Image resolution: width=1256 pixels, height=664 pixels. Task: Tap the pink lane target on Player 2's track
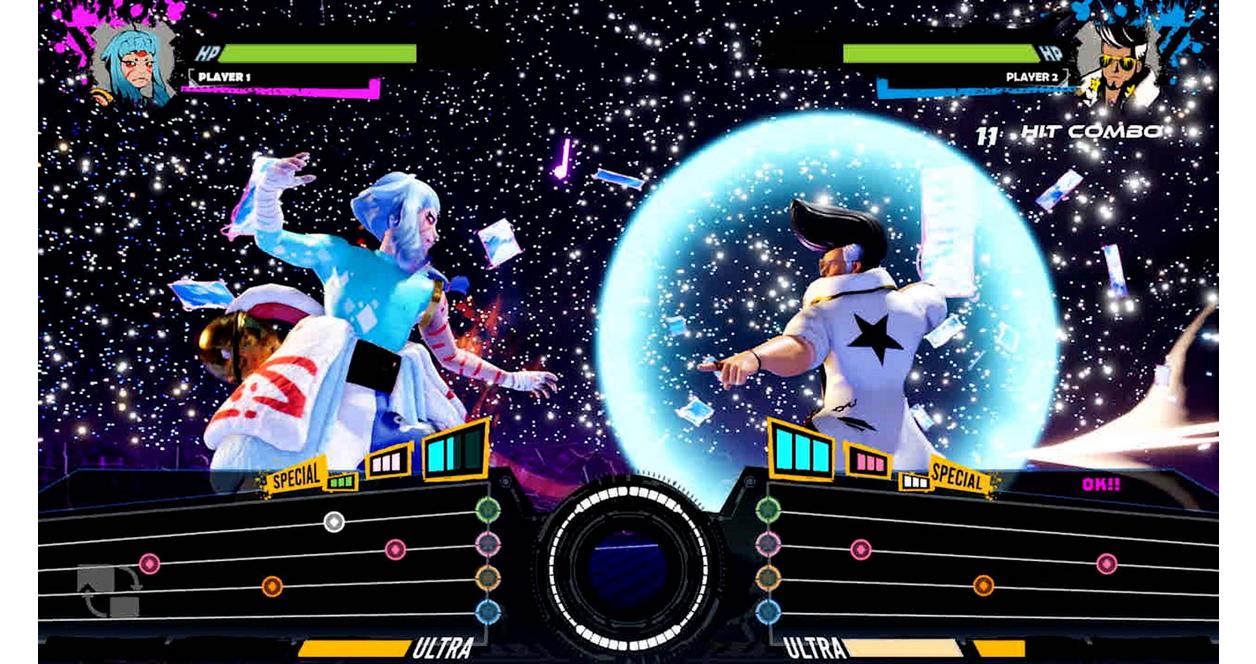pos(768,544)
